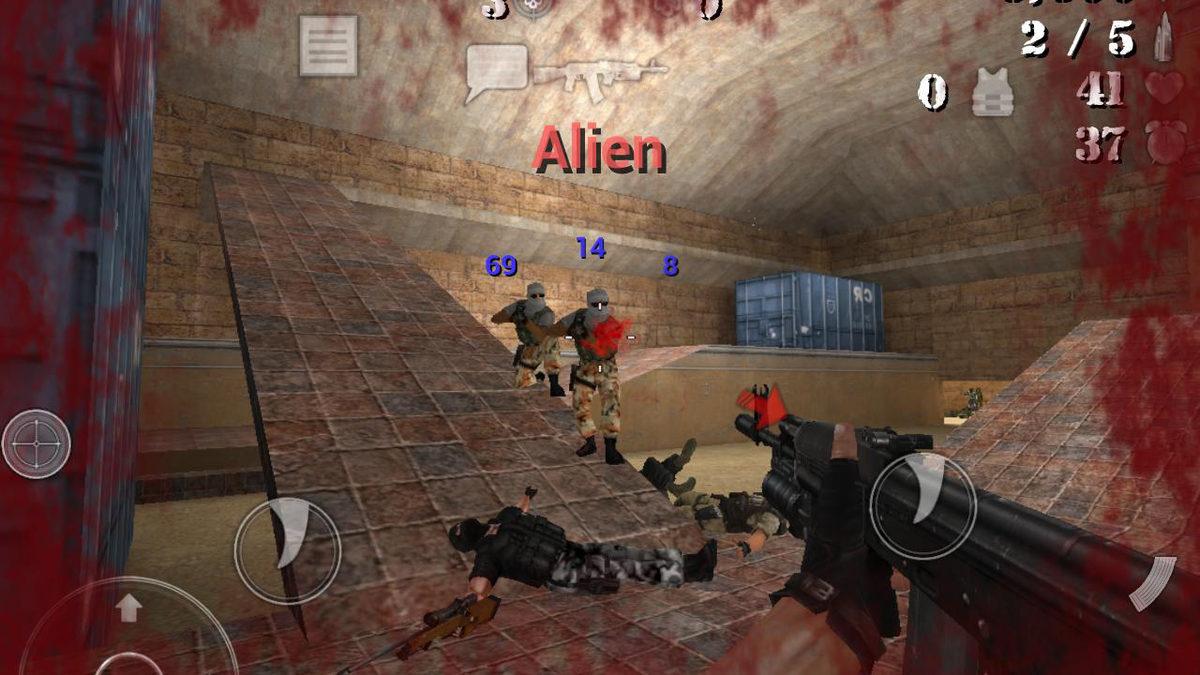Activate the crosshair aim button
1200x675 pixels.
[36, 443]
